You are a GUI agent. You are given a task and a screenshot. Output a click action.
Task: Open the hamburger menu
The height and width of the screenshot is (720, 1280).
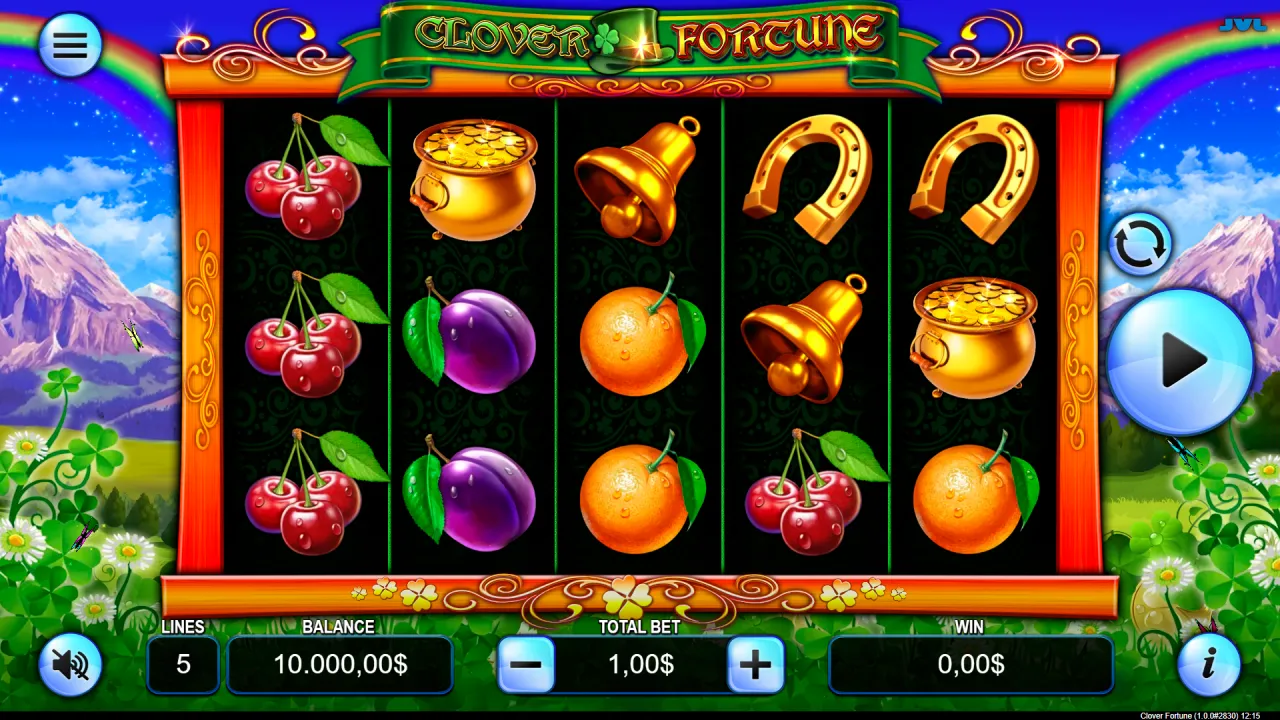click(70, 44)
